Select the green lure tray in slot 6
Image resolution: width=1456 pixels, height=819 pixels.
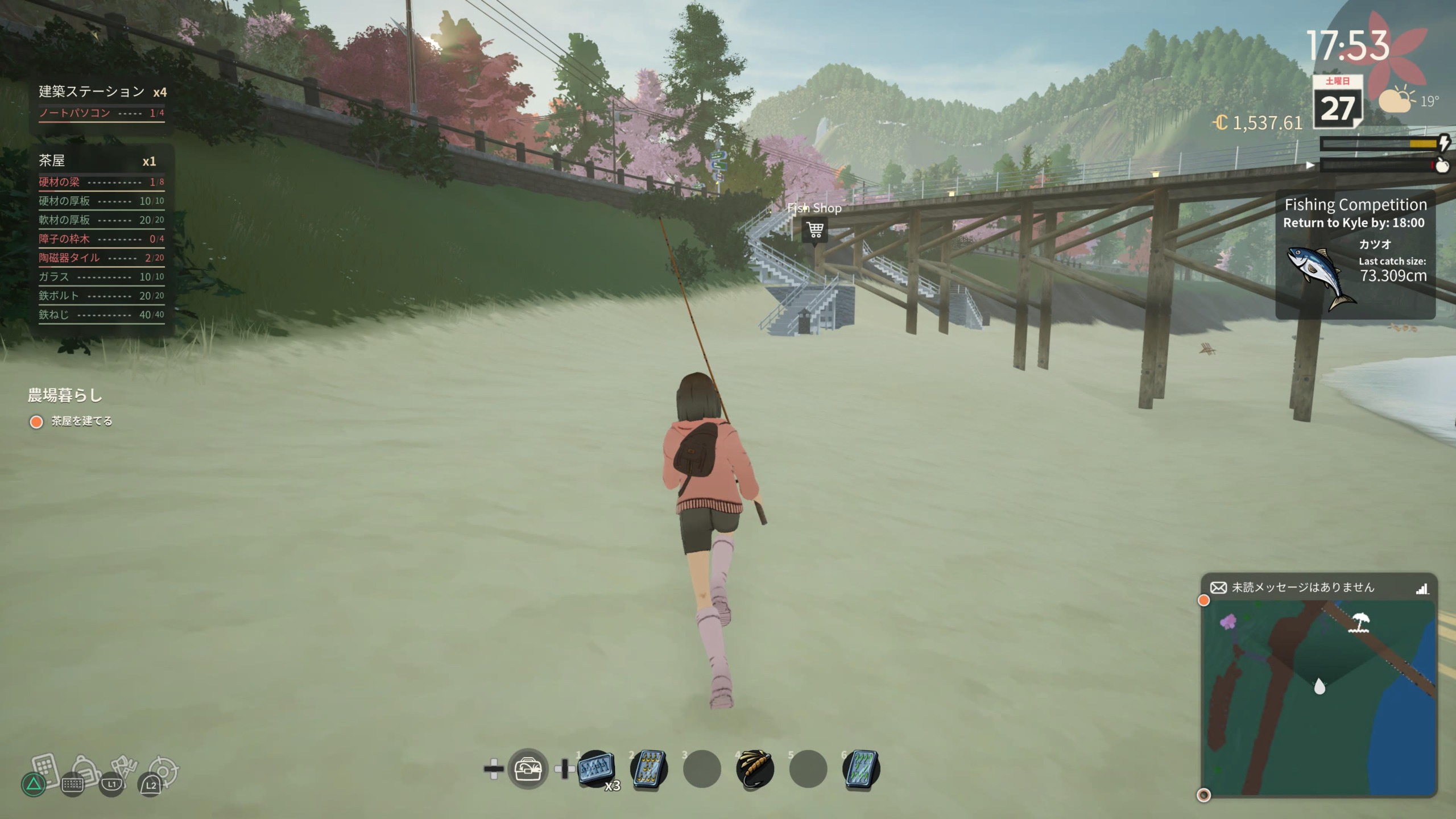tap(861, 769)
